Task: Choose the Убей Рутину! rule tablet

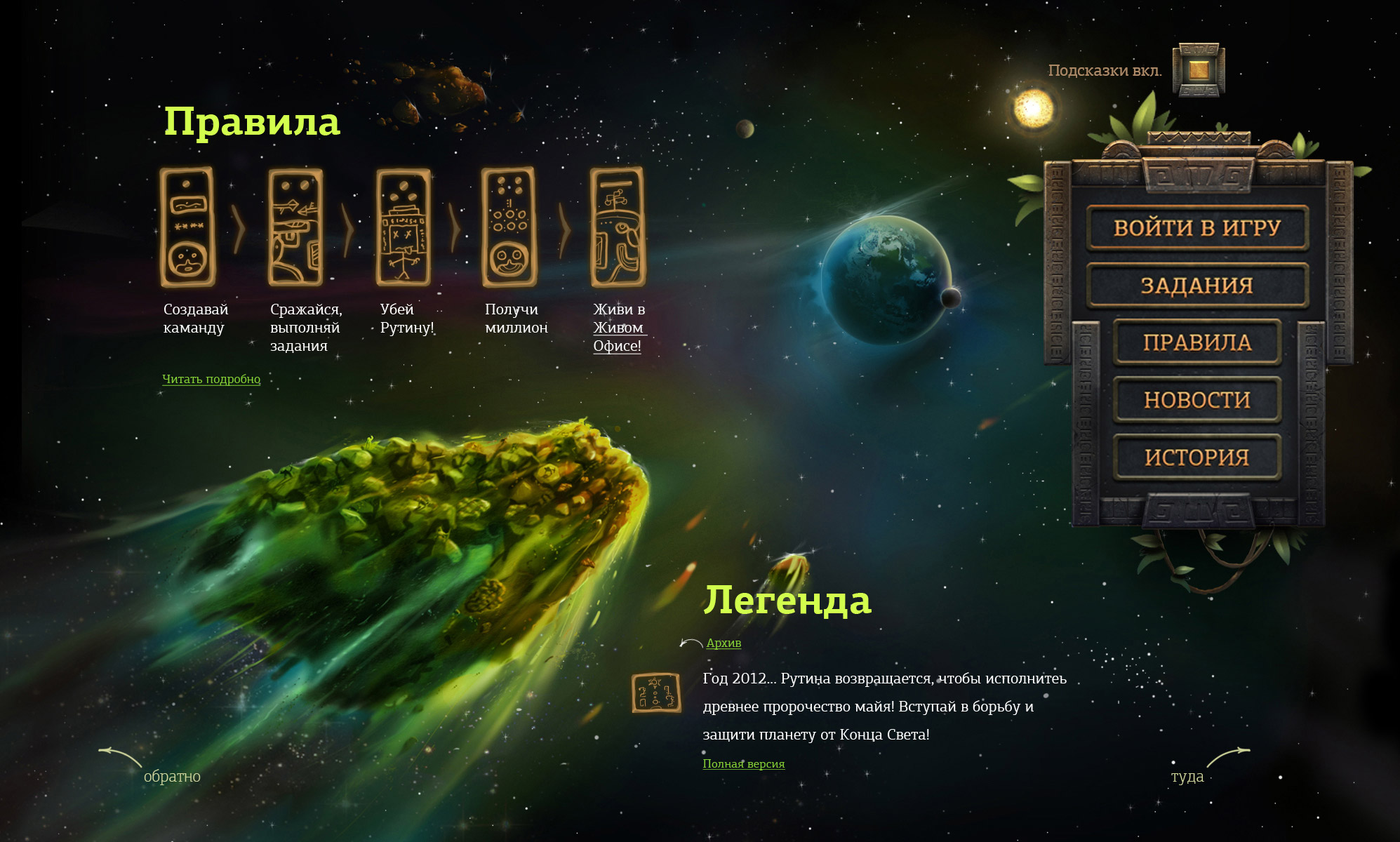Action: 404,227
